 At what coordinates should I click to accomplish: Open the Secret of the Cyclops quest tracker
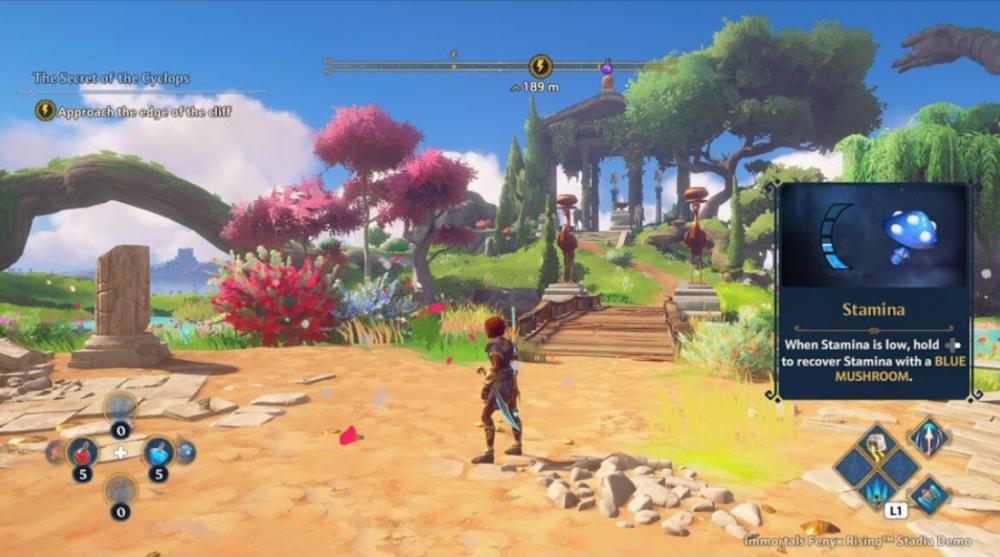tap(110, 78)
